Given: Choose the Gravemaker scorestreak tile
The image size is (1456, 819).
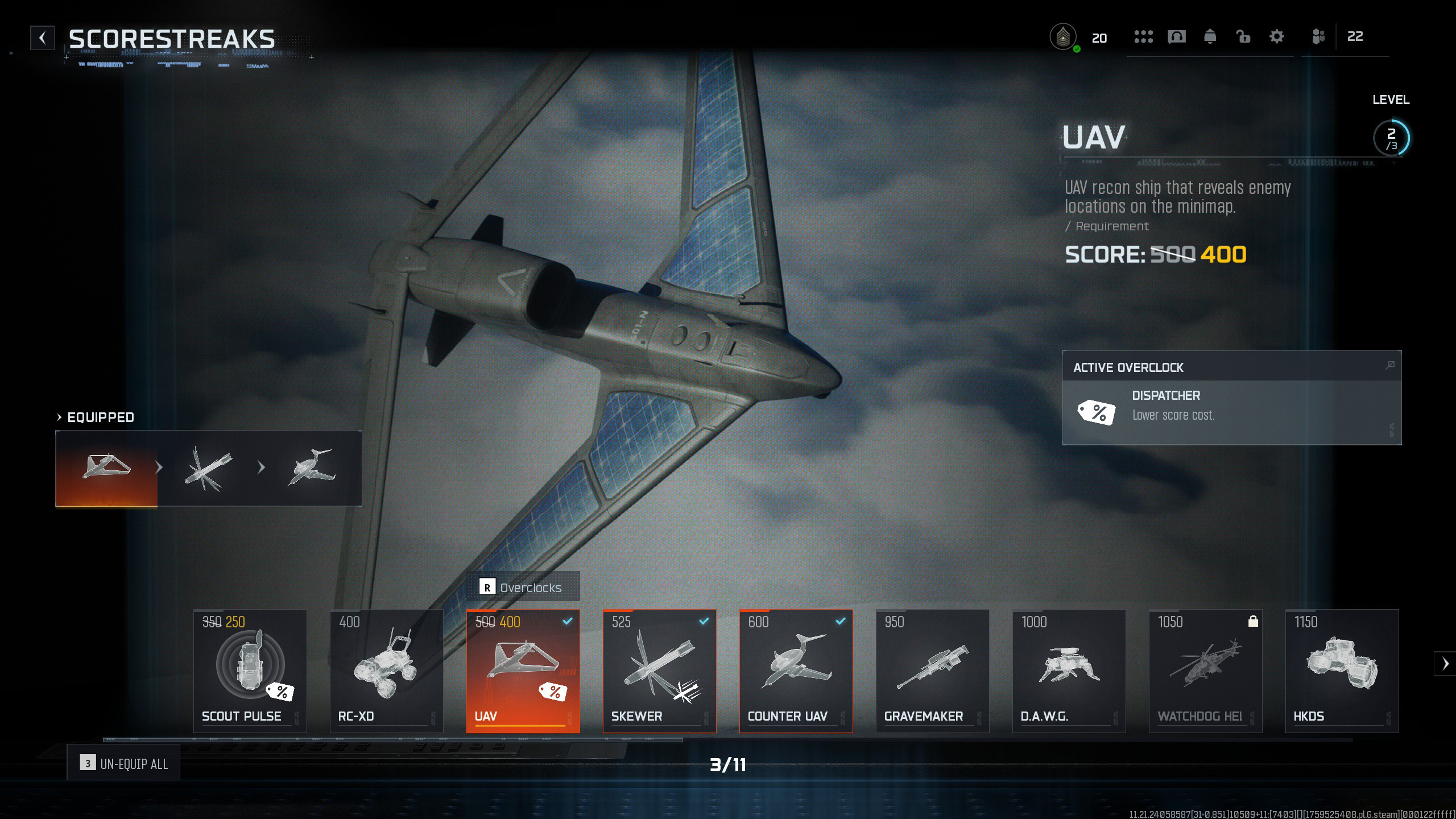Looking at the screenshot, I should coord(933,671).
